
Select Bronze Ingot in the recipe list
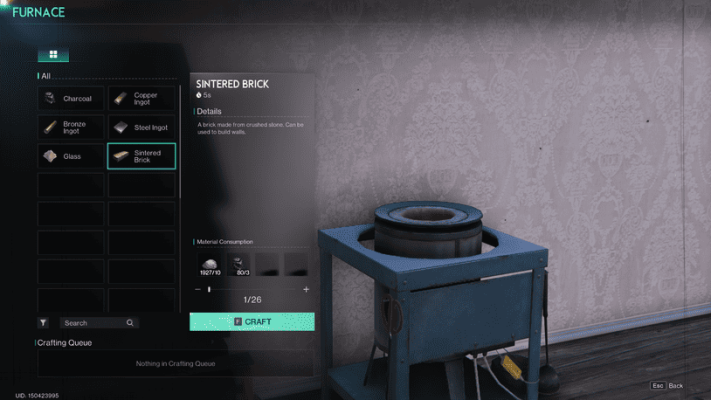[x=71, y=127]
